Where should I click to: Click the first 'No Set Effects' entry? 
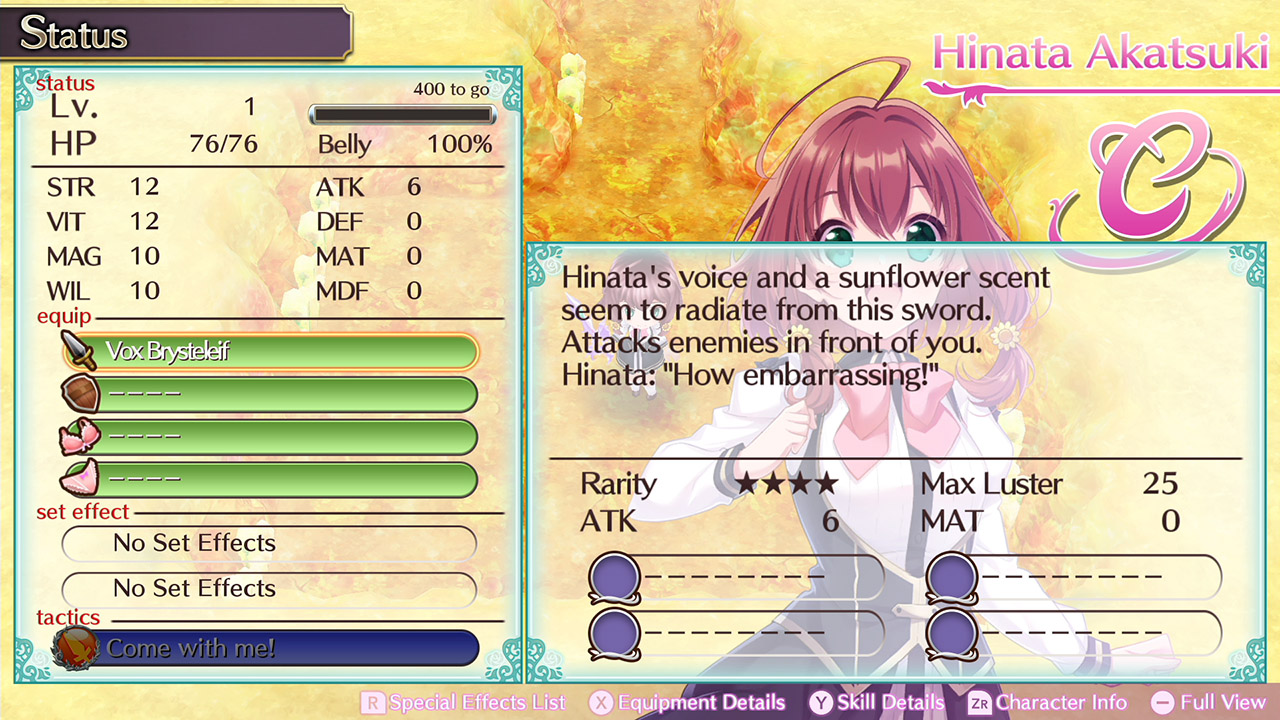pos(270,544)
